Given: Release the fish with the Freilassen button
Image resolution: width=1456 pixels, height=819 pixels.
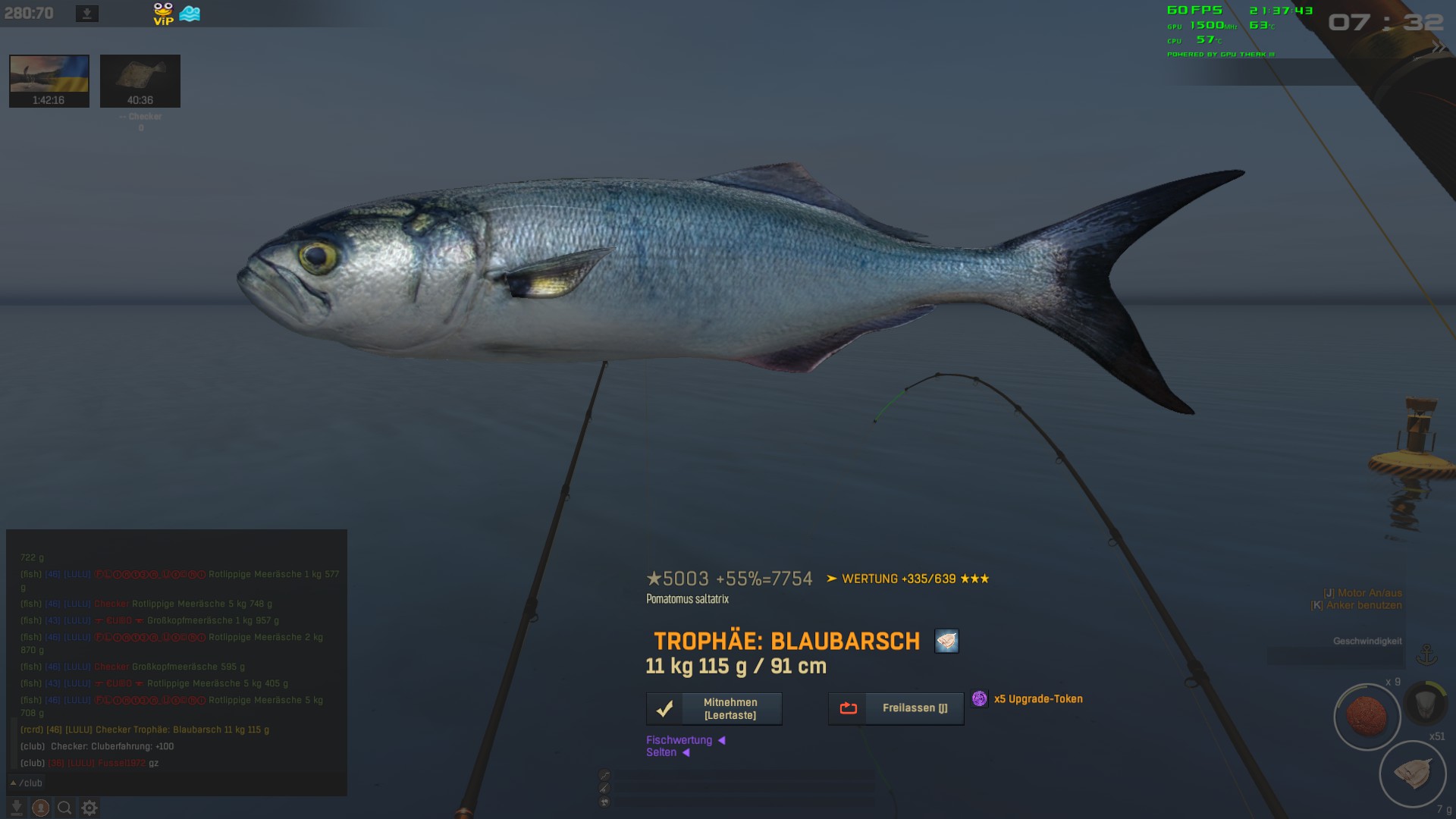Looking at the screenshot, I should click(896, 708).
